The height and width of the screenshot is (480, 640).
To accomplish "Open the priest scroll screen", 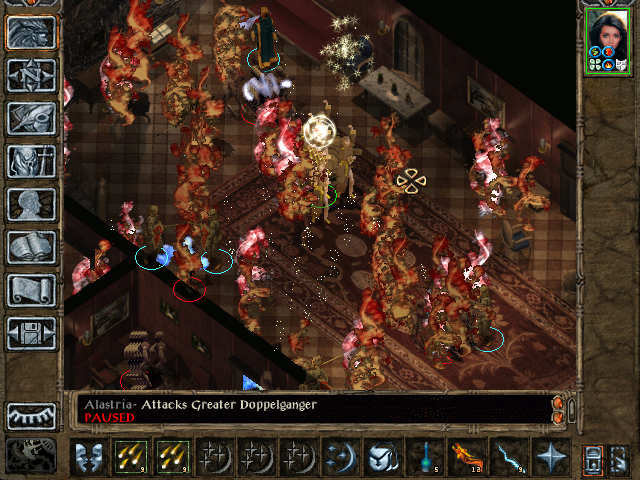I will click(31, 290).
